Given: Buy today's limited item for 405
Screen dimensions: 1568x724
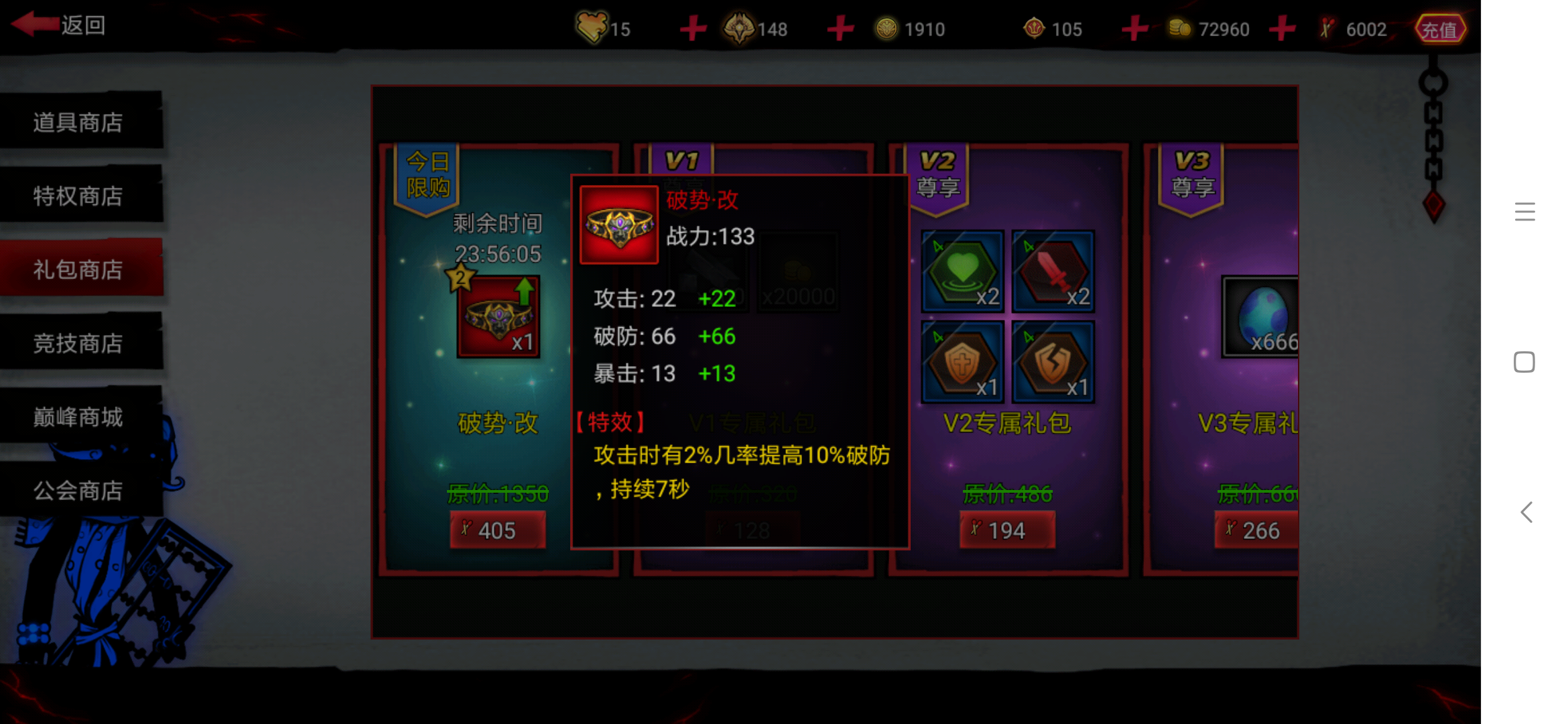Looking at the screenshot, I should 497,530.
